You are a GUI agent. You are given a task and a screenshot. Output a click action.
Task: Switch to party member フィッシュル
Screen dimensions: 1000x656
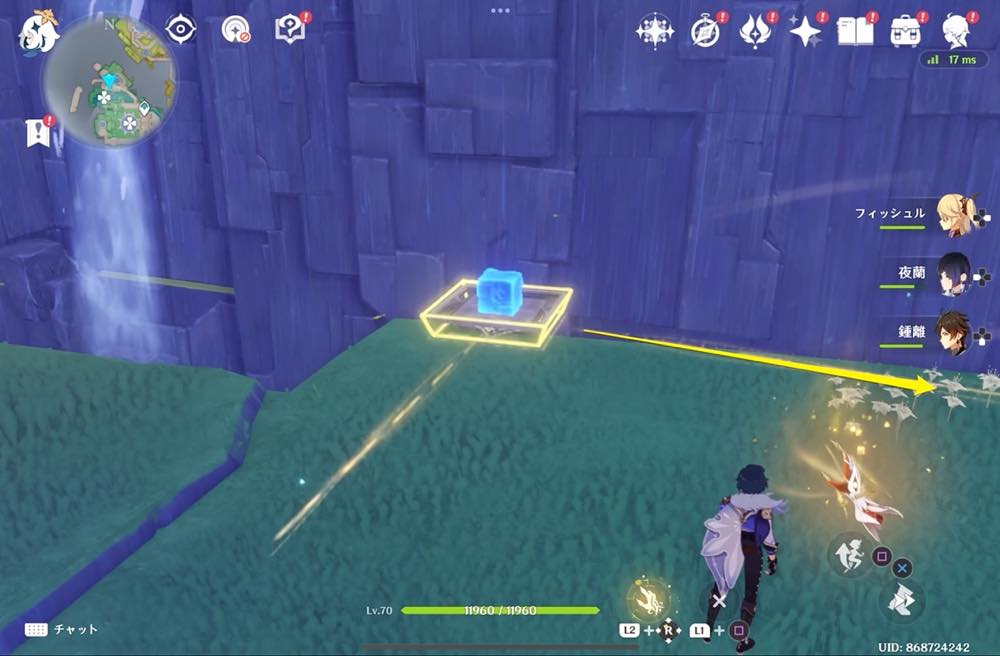[x=950, y=213]
